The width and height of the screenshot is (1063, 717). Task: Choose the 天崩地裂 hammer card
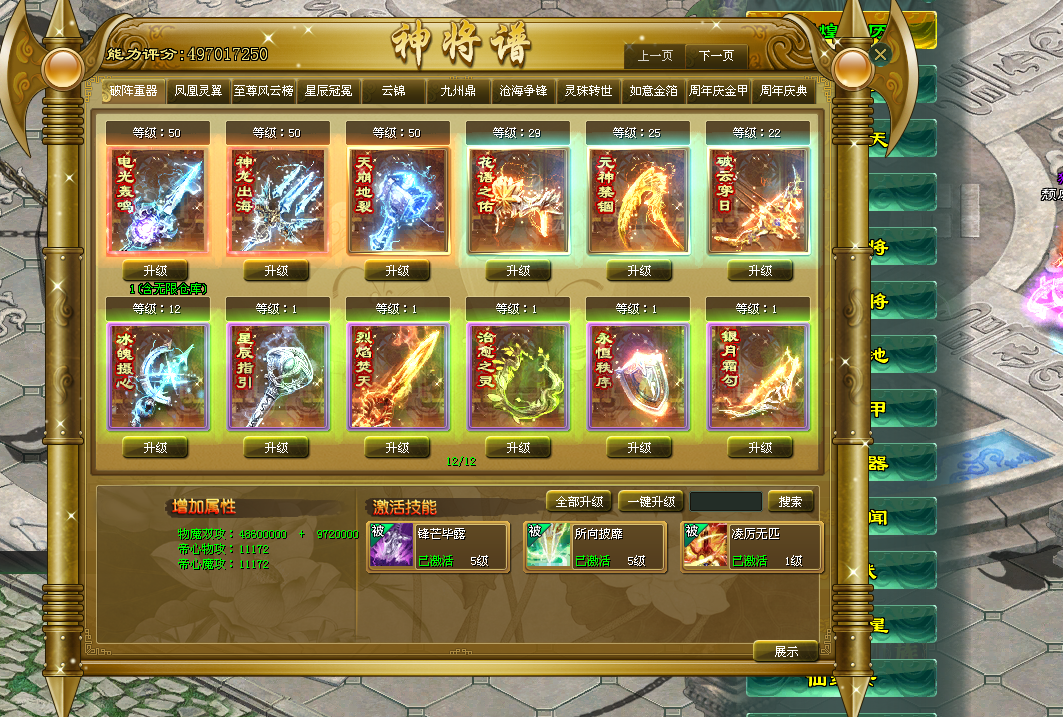tap(398, 201)
